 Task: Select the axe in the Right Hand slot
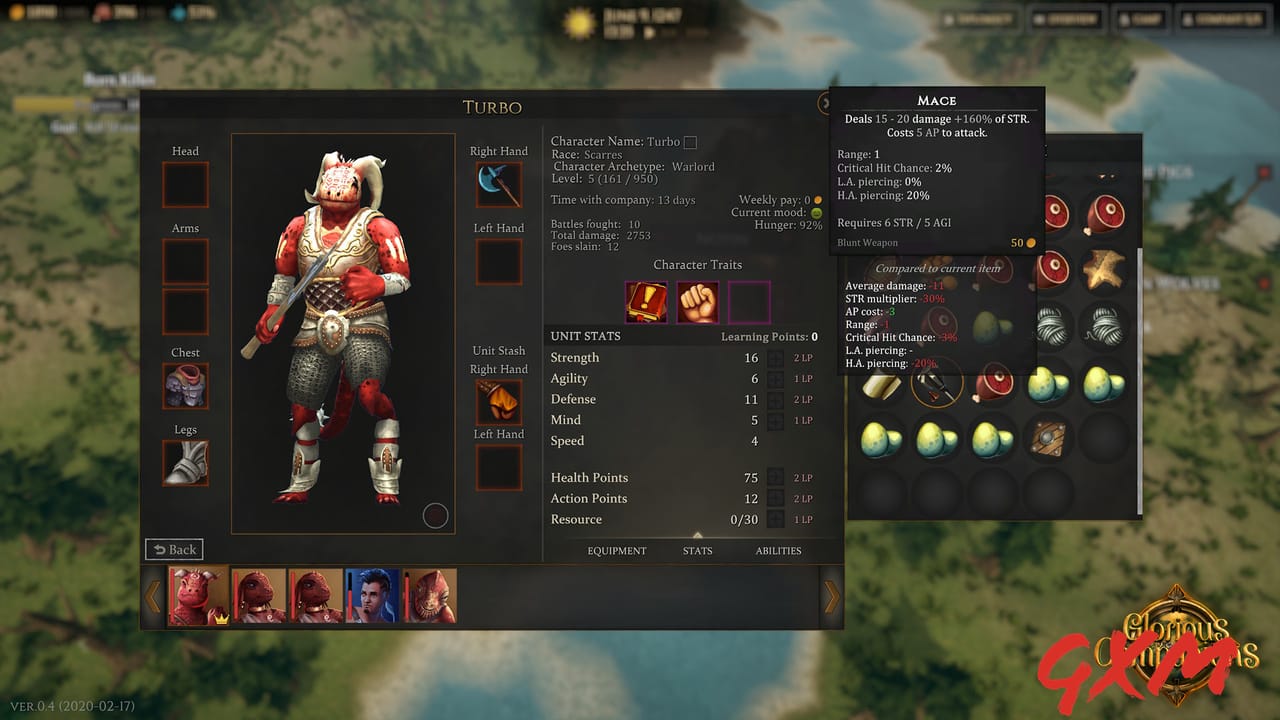tap(497, 183)
